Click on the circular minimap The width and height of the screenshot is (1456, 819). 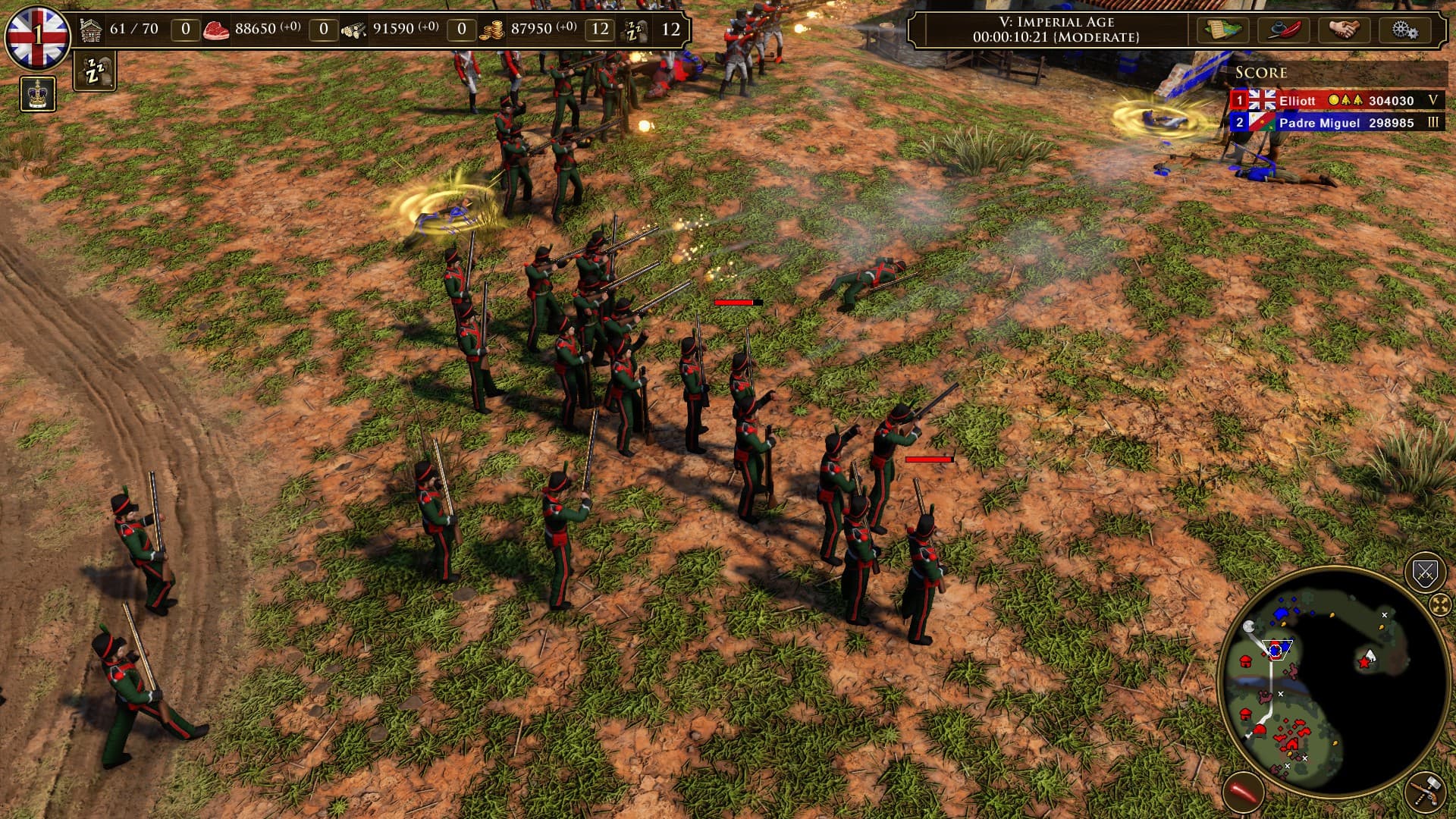[x=1333, y=682]
